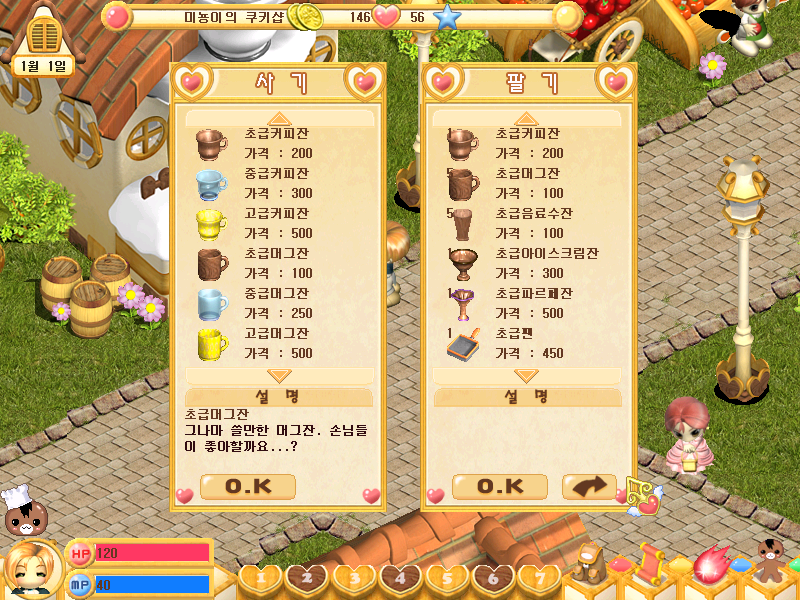Select heart hotbar slot 5
The height and width of the screenshot is (600, 800).
[447, 577]
